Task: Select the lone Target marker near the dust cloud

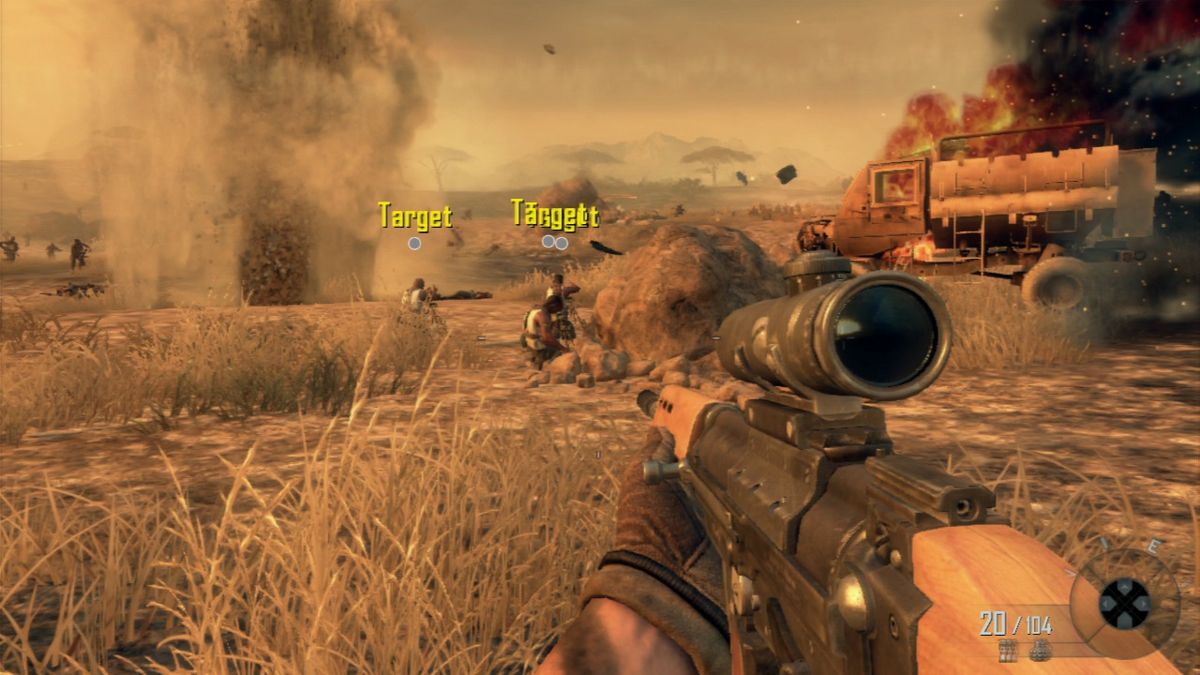Action: [414, 242]
